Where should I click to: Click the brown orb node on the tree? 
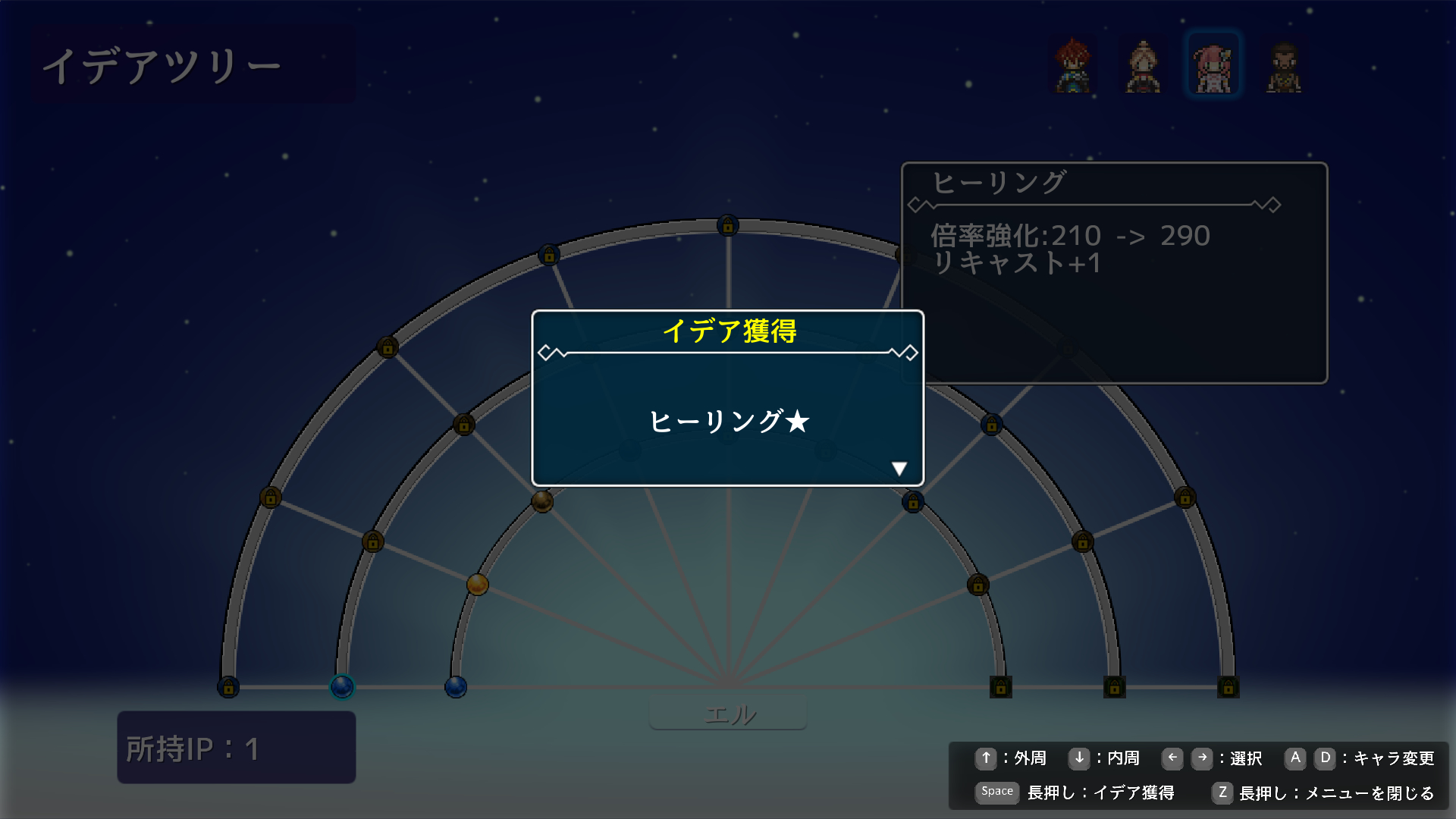pyautogui.click(x=542, y=501)
